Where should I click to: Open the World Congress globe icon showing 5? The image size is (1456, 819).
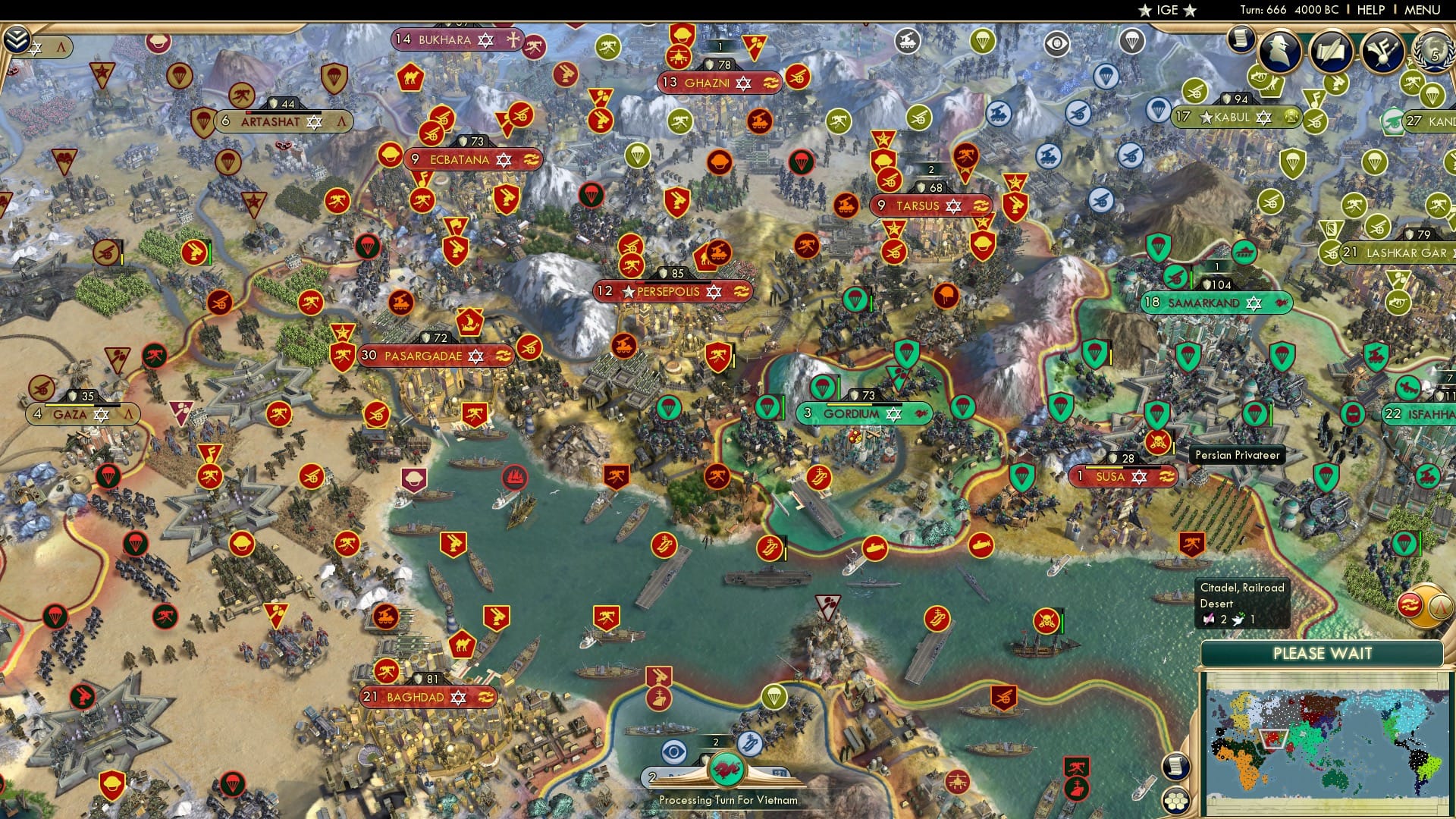tap(1432, 53)
